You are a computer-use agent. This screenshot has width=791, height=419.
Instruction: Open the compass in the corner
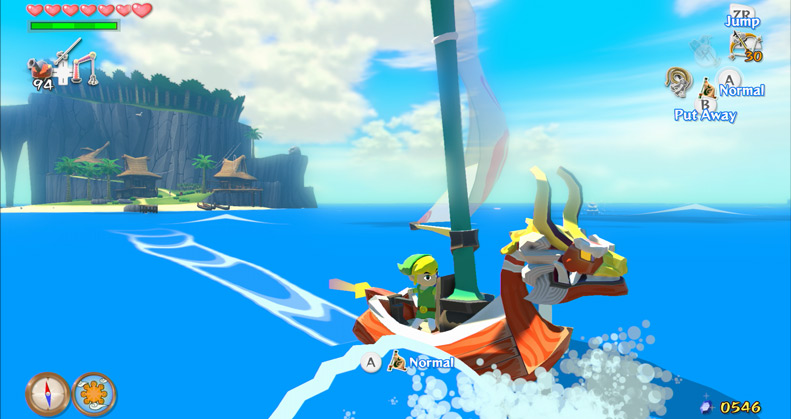click(47, 393)
